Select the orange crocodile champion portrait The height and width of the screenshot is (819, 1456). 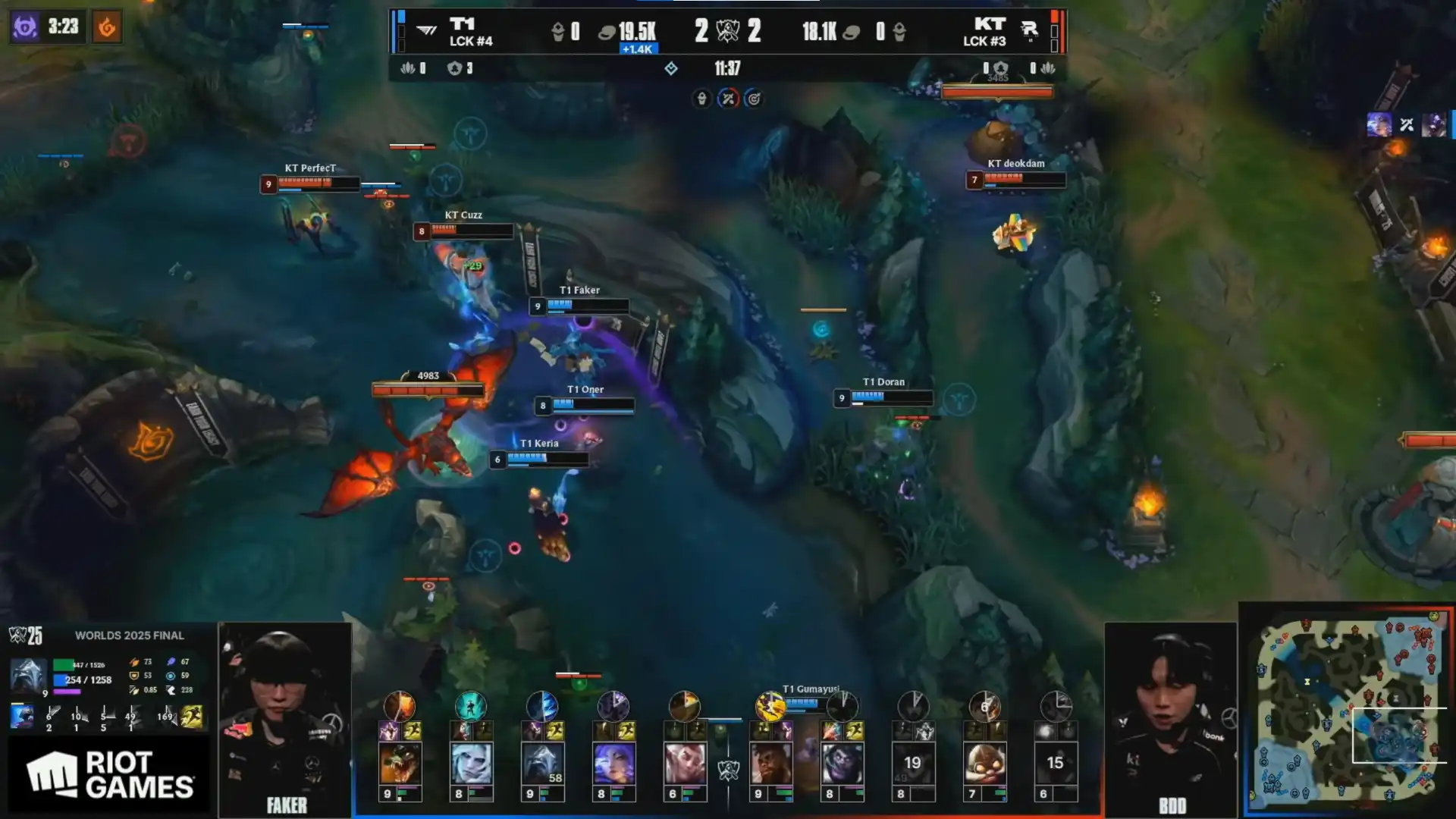point(400,763)
